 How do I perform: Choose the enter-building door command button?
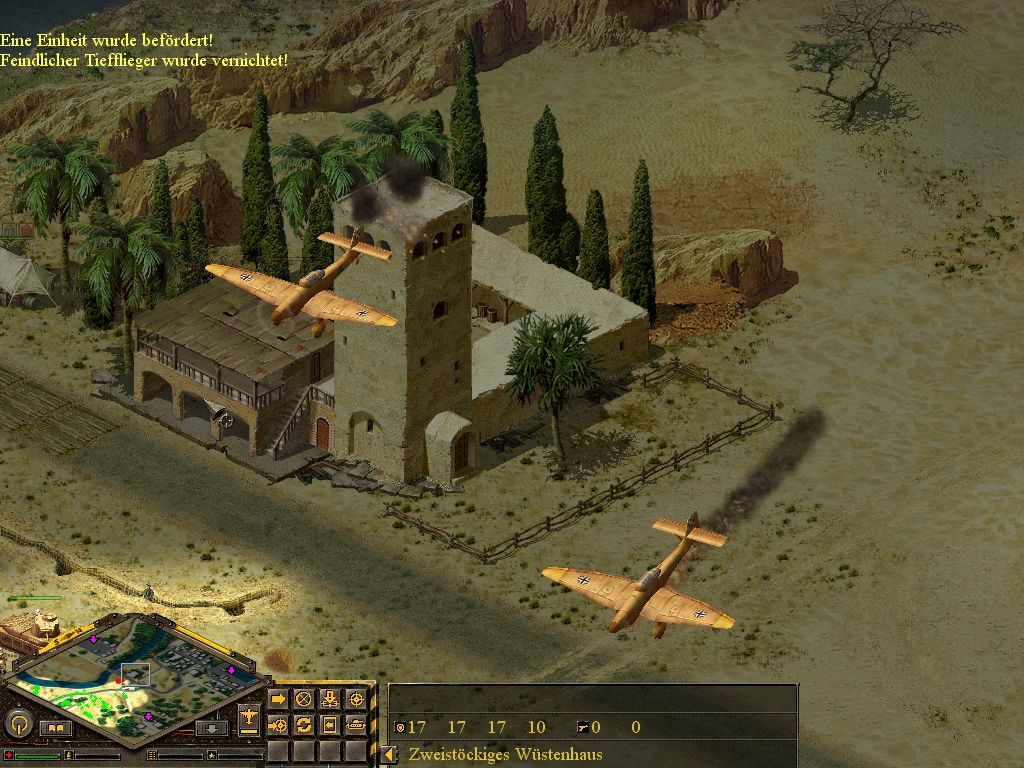pos(330,724)
